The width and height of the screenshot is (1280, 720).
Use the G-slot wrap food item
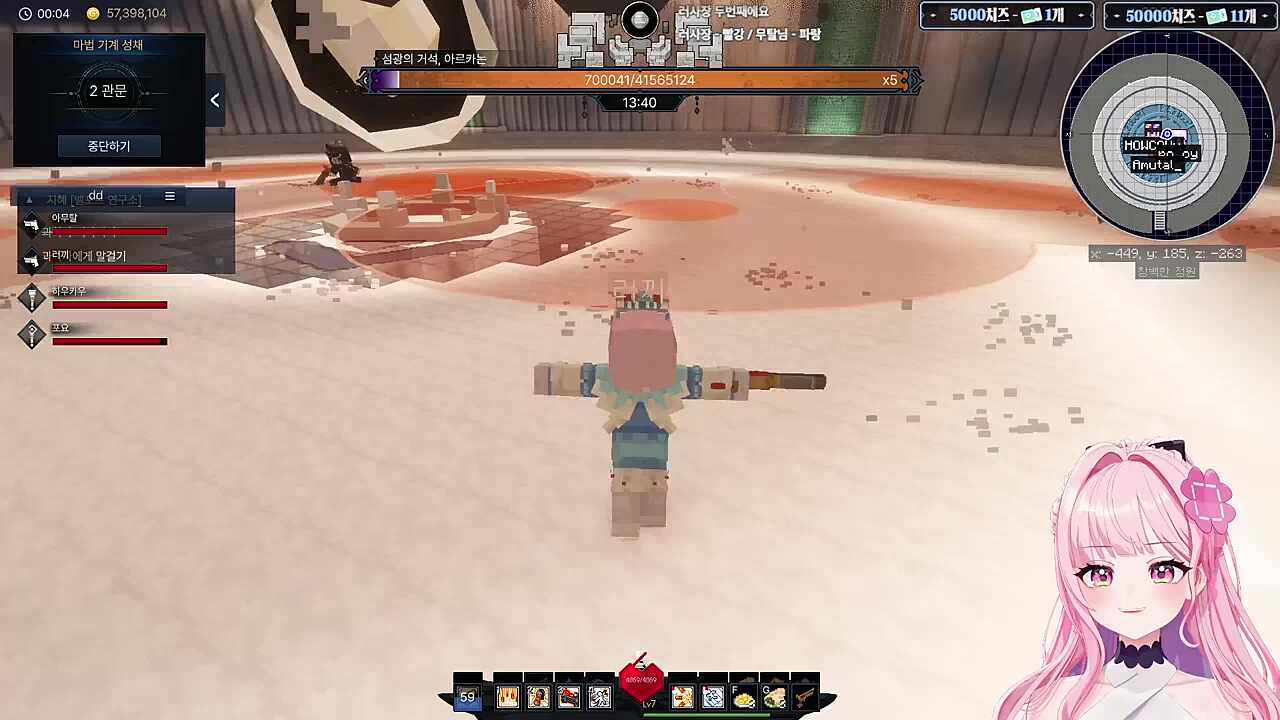click(774, 698)
